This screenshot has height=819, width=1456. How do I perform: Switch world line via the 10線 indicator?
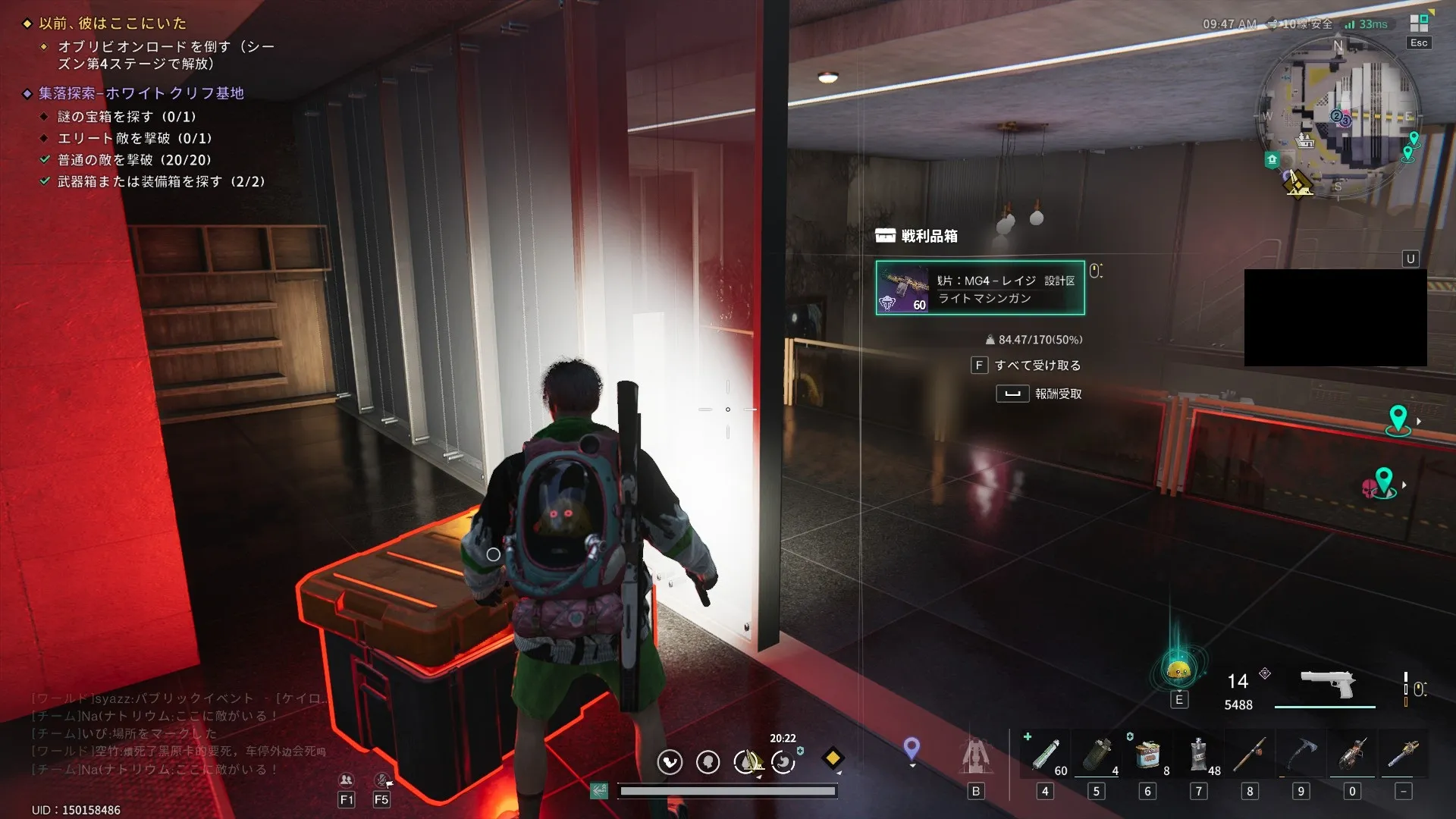click(1301, 24)
